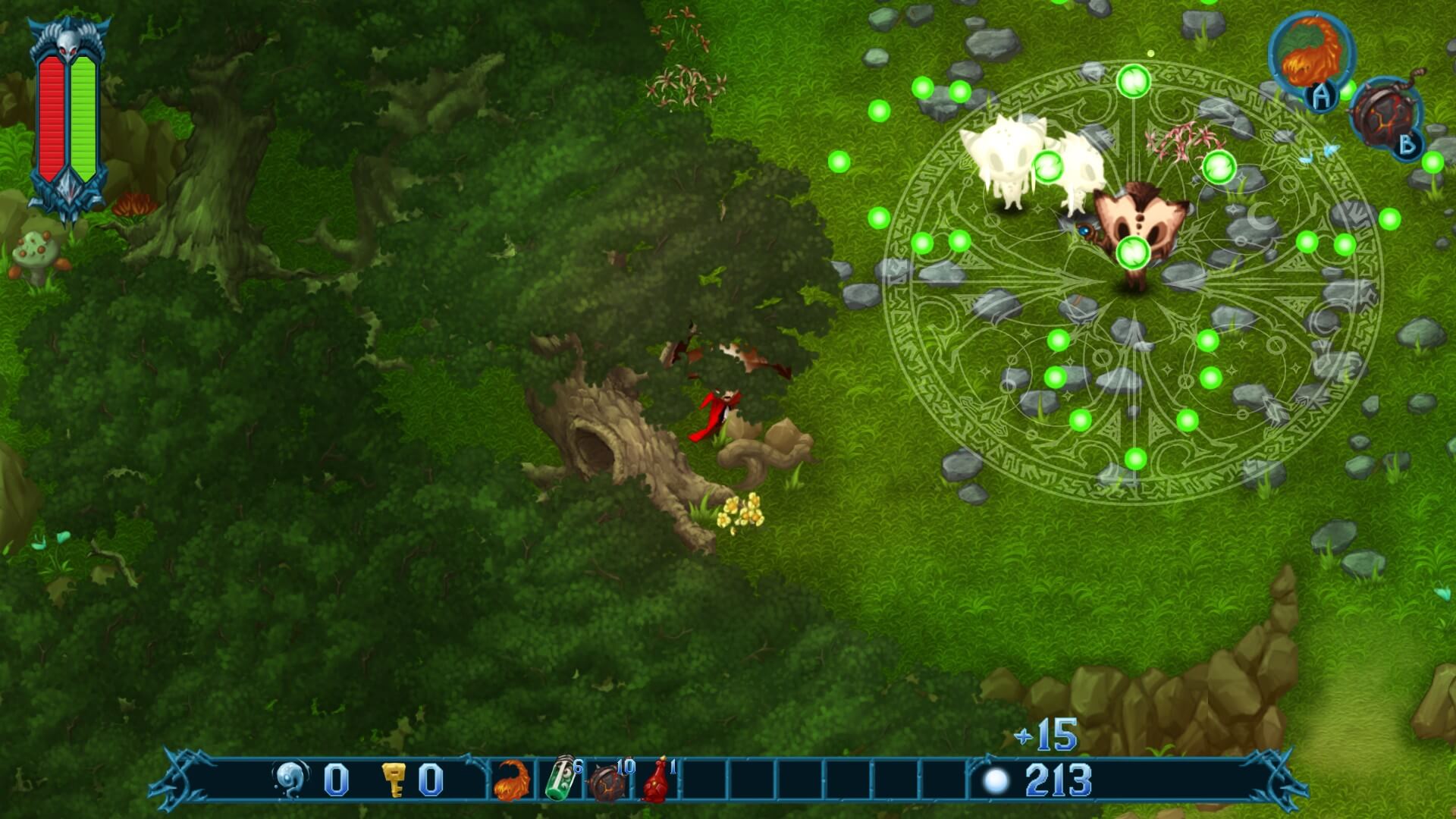Image resolution: width=1456 pixels, height=819 pixels.
Task: Use the red potion hotbar slot
Action: (x=657, y=780)
